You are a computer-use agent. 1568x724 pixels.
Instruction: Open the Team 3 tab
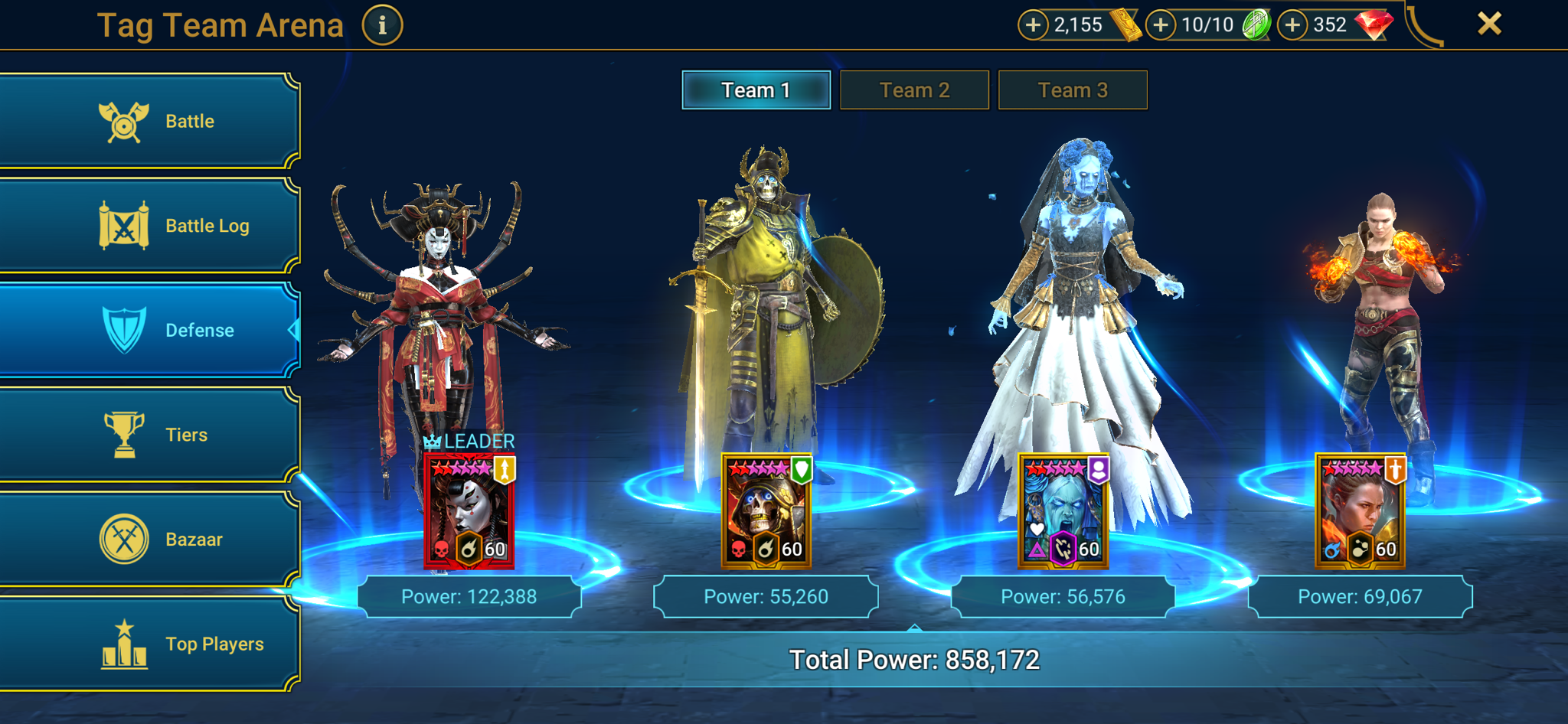pyautogui.click(x=1072, y=90)
